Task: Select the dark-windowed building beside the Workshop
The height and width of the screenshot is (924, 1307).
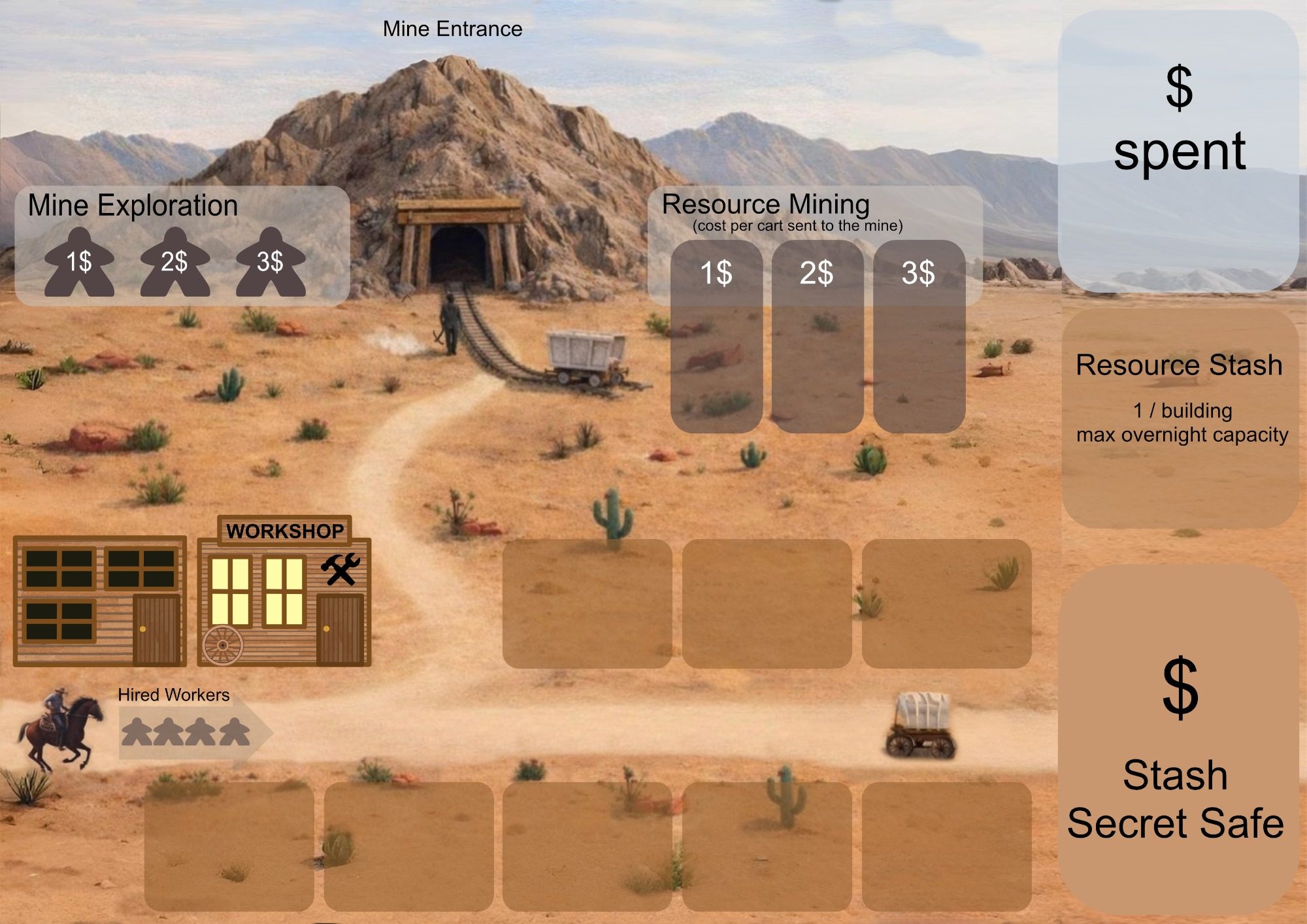Action: pos(99,600)
